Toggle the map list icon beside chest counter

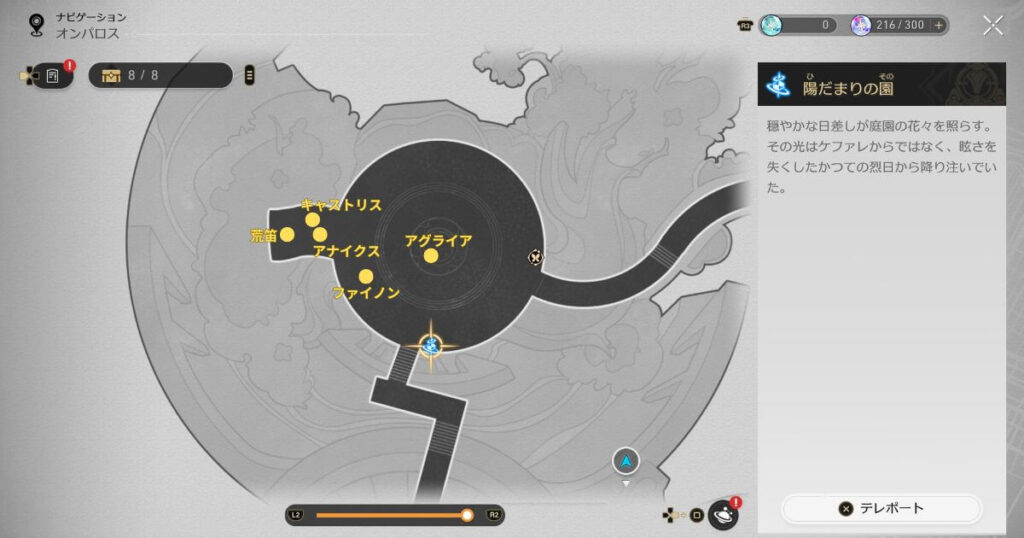click(x=249, y=75)
